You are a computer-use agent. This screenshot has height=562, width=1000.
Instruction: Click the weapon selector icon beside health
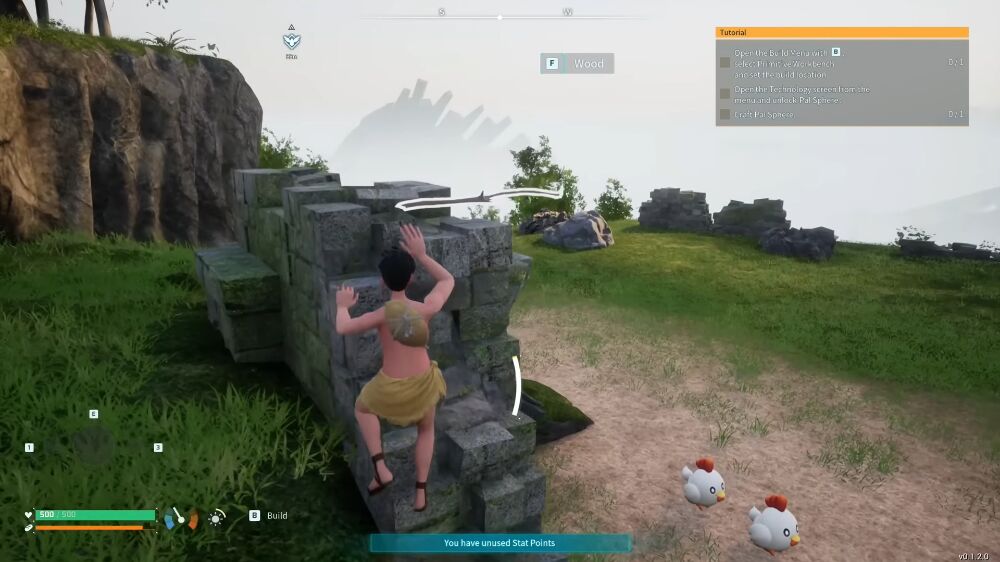180,518
